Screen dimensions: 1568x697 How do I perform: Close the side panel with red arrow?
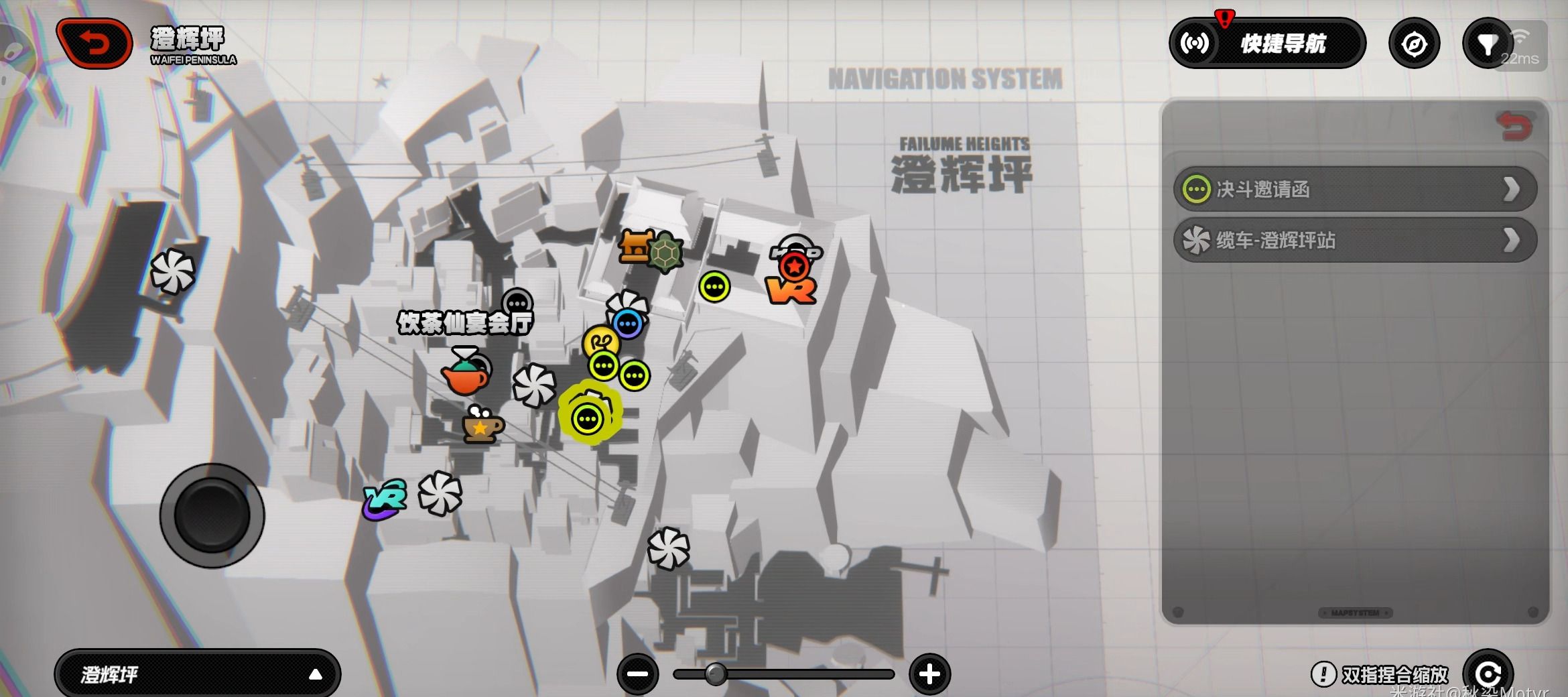point(1514,127)
